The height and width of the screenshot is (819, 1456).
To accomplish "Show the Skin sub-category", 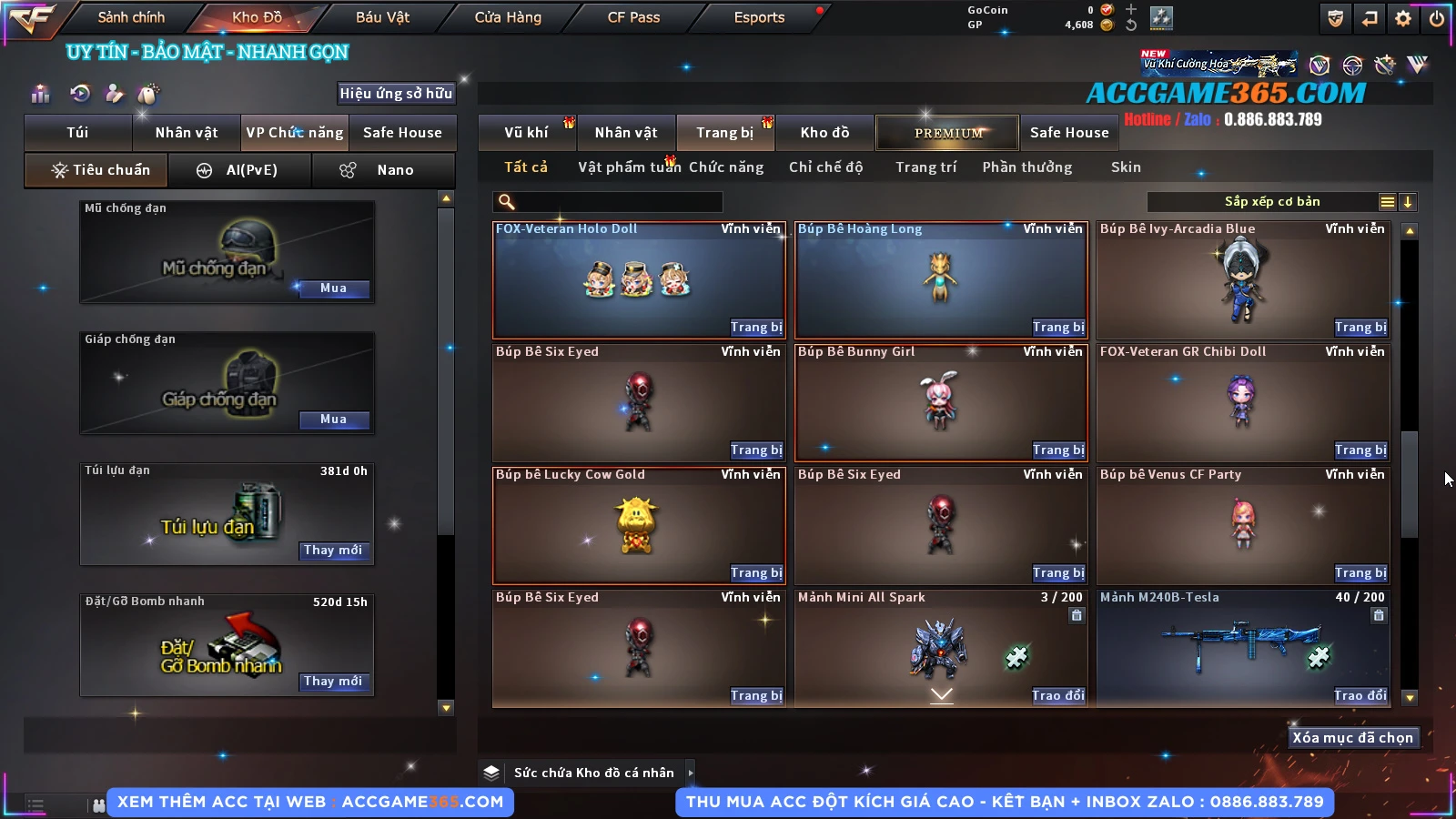I will coord(1126,167).
